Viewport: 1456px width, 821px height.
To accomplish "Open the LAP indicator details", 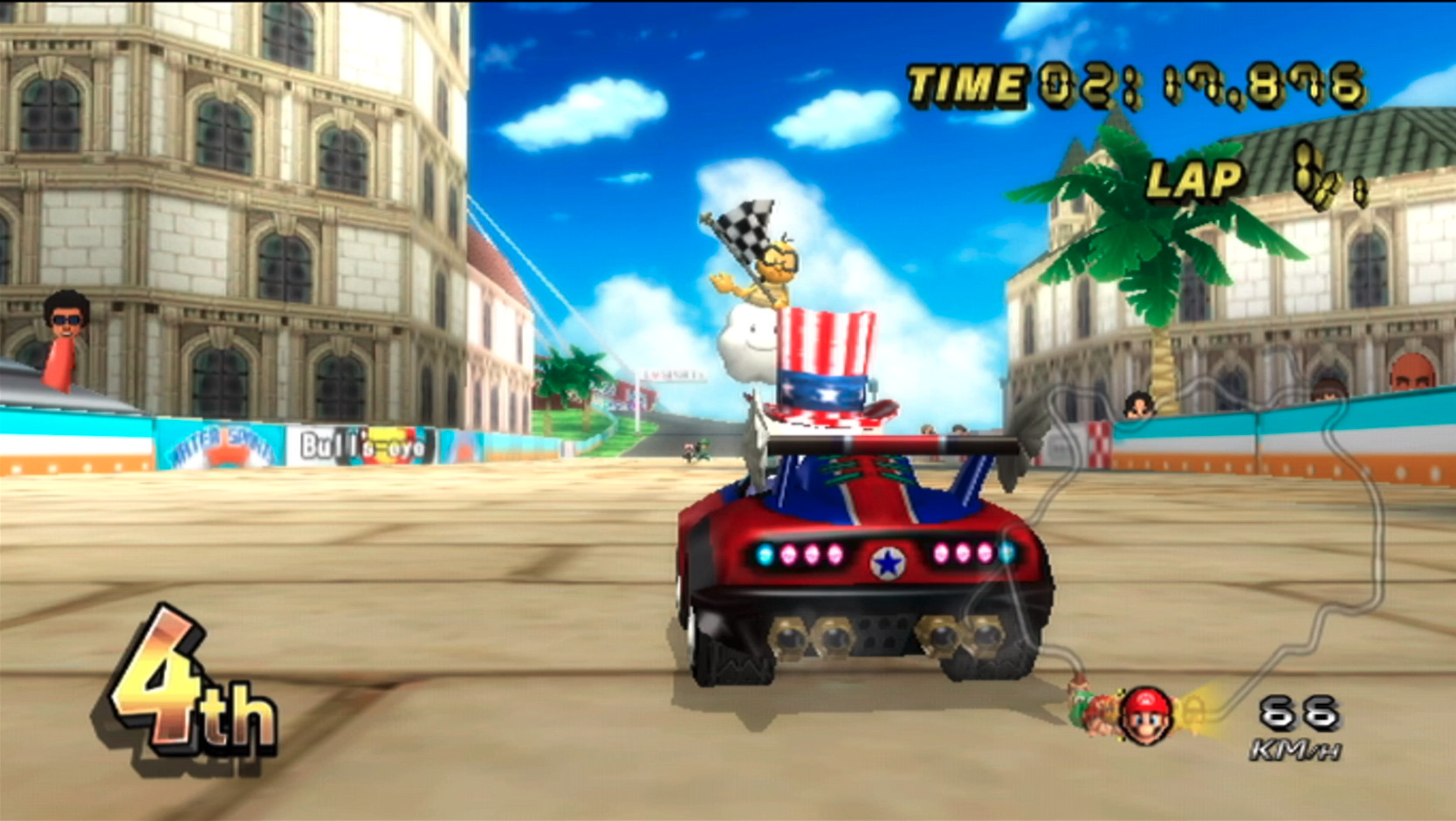I will coord(1196,181).
